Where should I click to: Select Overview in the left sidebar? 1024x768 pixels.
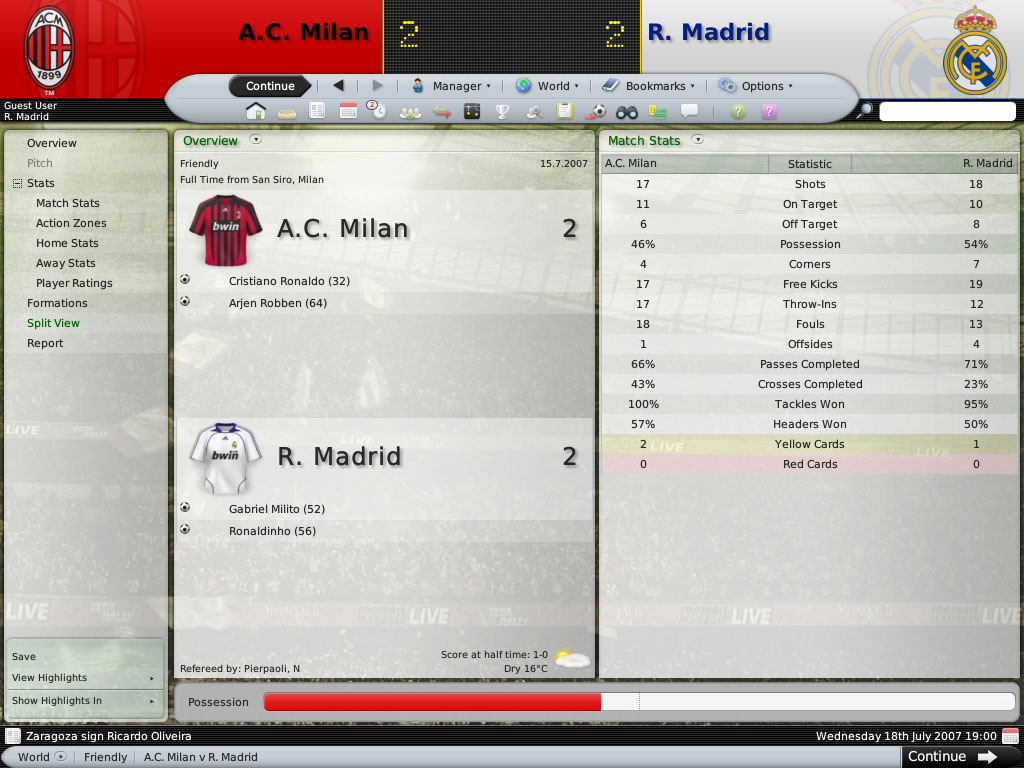tap(52, 143)
